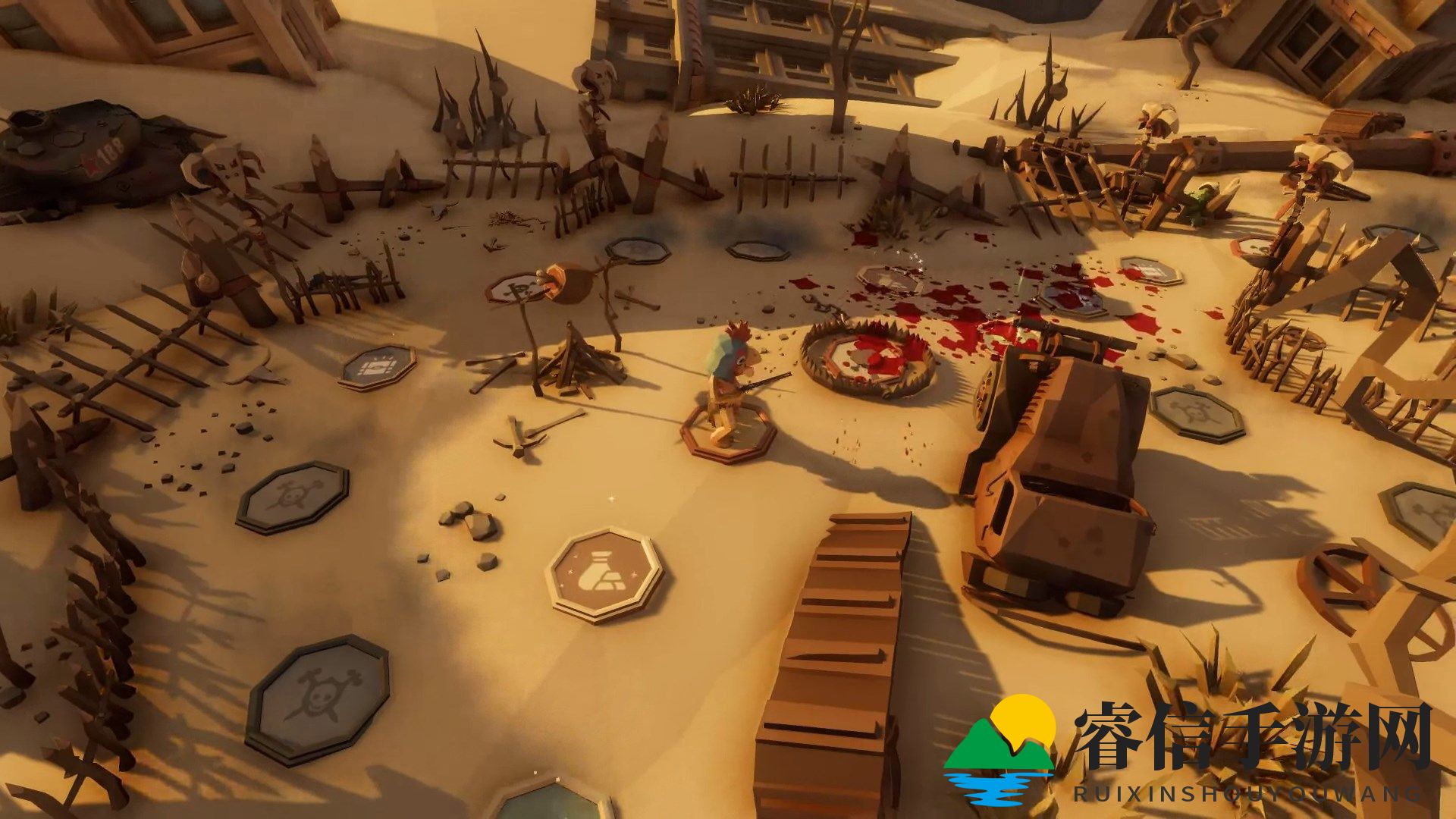Select the gold sack board tile
This screenshot has width=1456, height=819.
pyautogui.click(x=604, y=574)
